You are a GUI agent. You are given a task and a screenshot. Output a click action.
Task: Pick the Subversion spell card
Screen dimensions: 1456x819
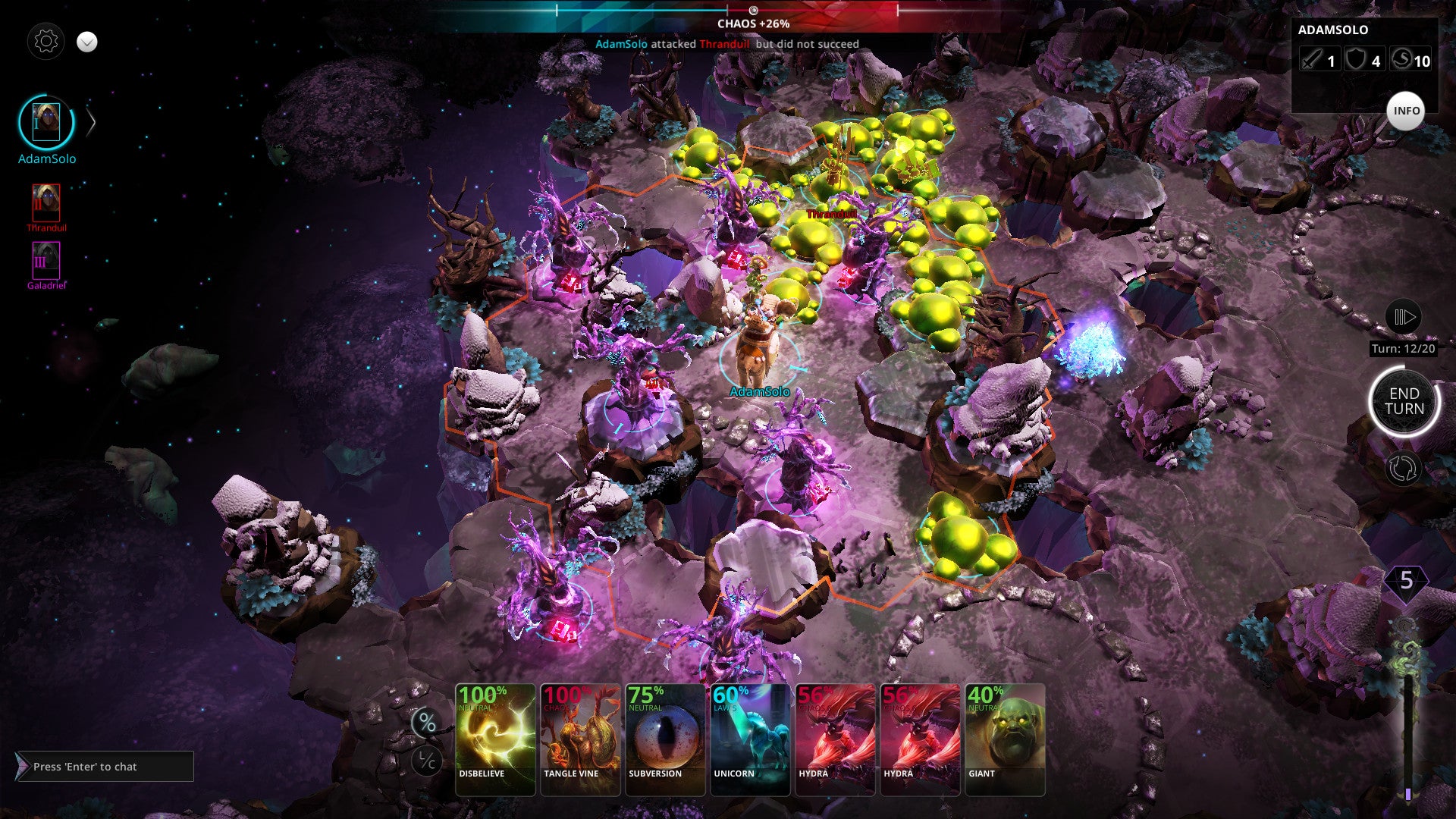[x=665, y=739]
